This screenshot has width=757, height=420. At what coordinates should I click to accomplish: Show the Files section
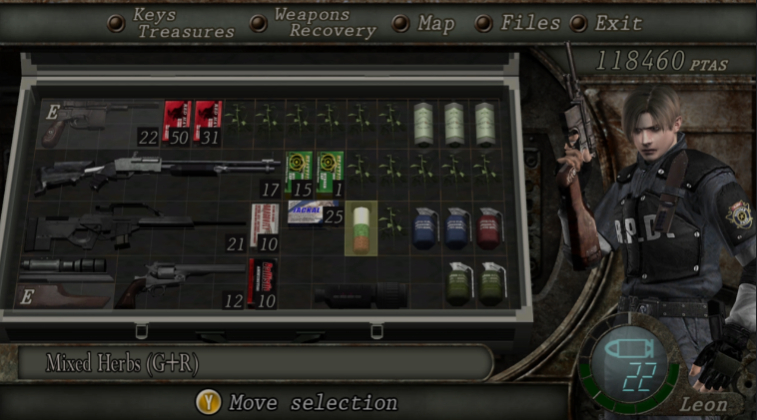529,23
